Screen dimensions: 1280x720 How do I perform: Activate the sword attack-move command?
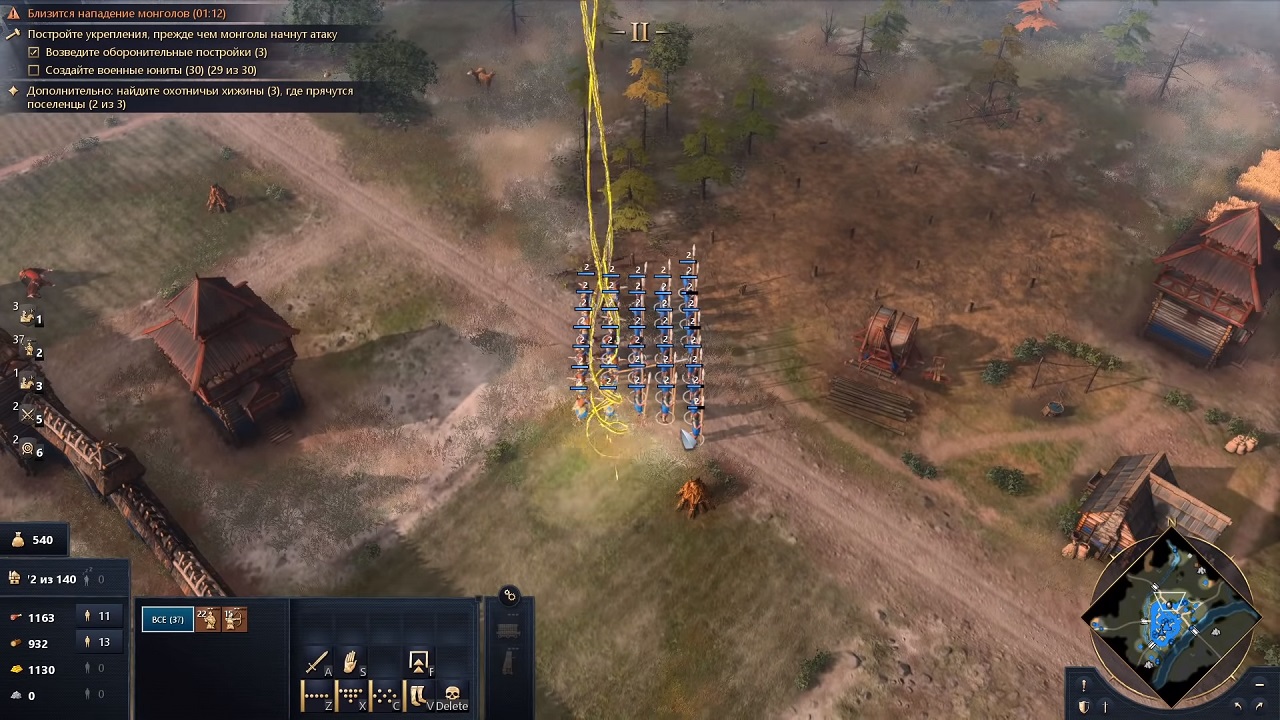(x=318, y=662)
